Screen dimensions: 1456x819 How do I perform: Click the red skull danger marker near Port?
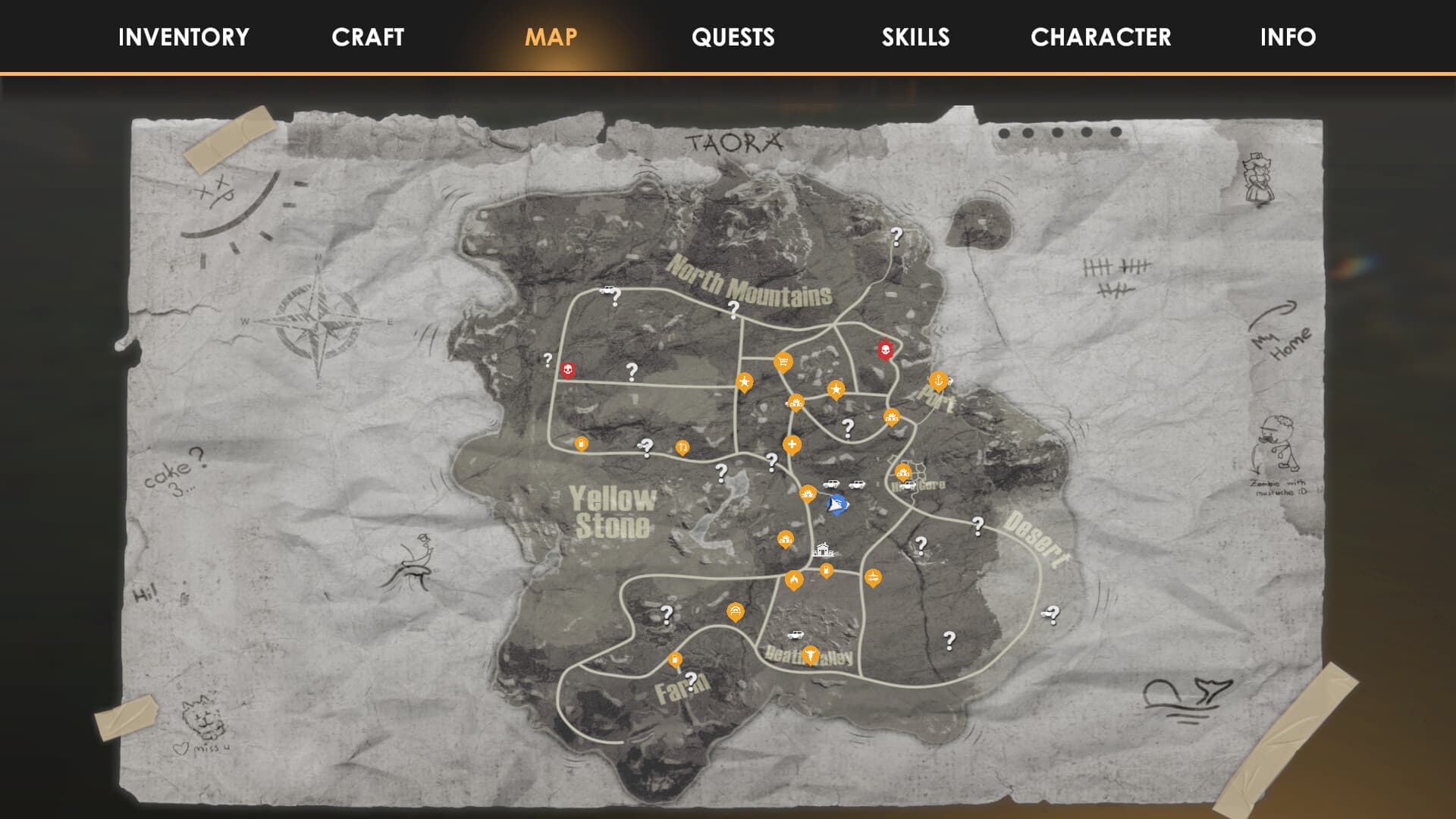coord(886,350)
